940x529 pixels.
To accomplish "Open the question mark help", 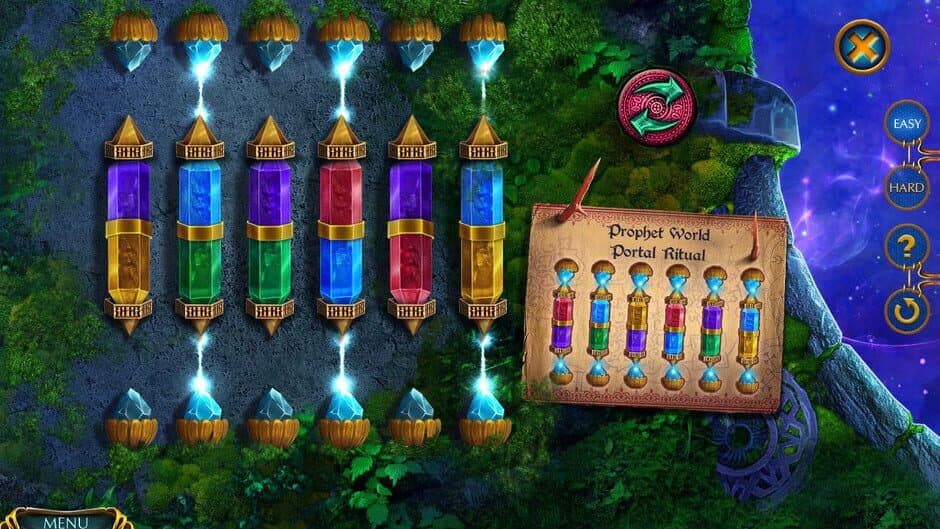I will tap(907, 247).
